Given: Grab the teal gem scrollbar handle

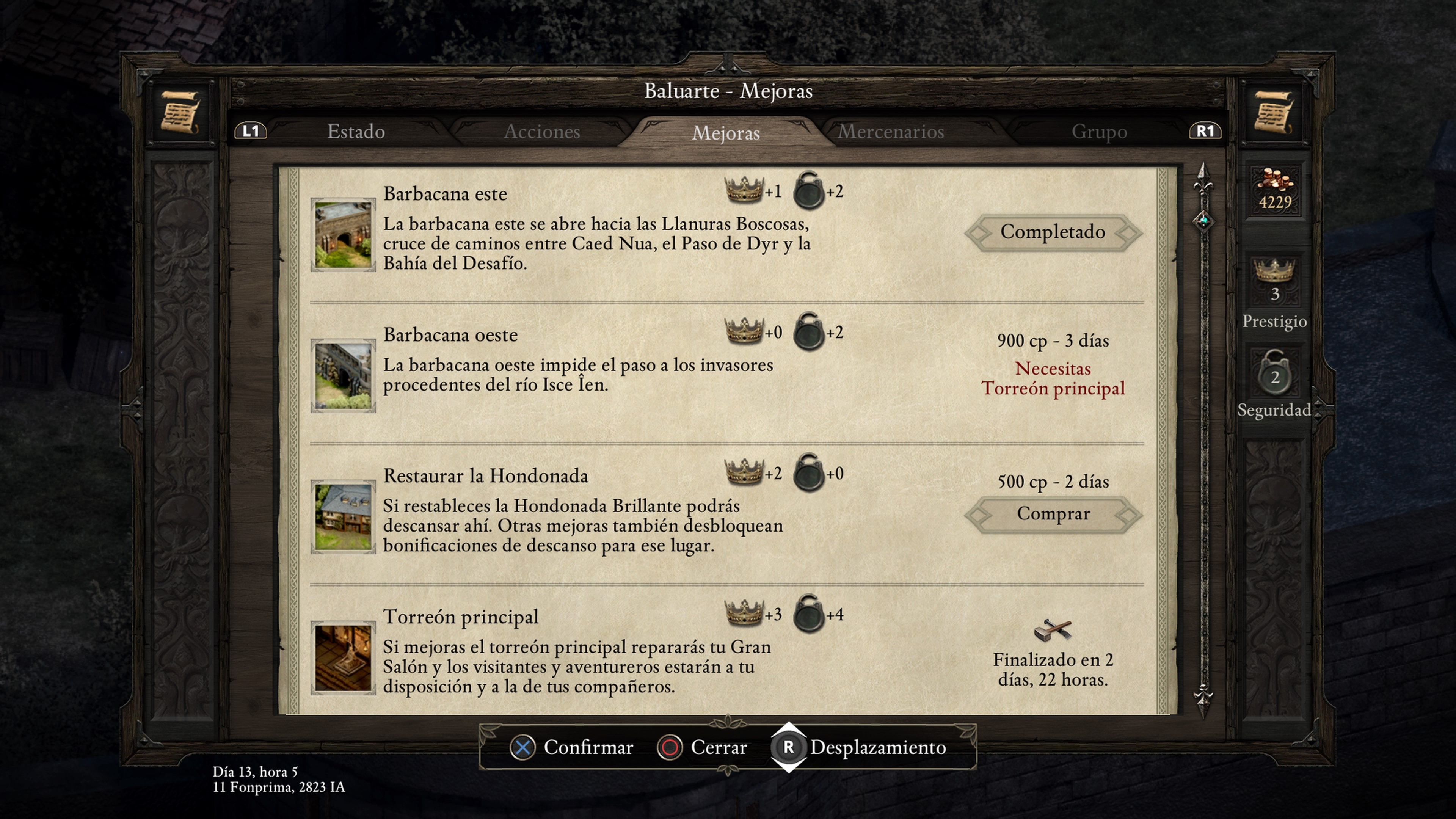Looking at the screenshot, I should coord(1203,220).
